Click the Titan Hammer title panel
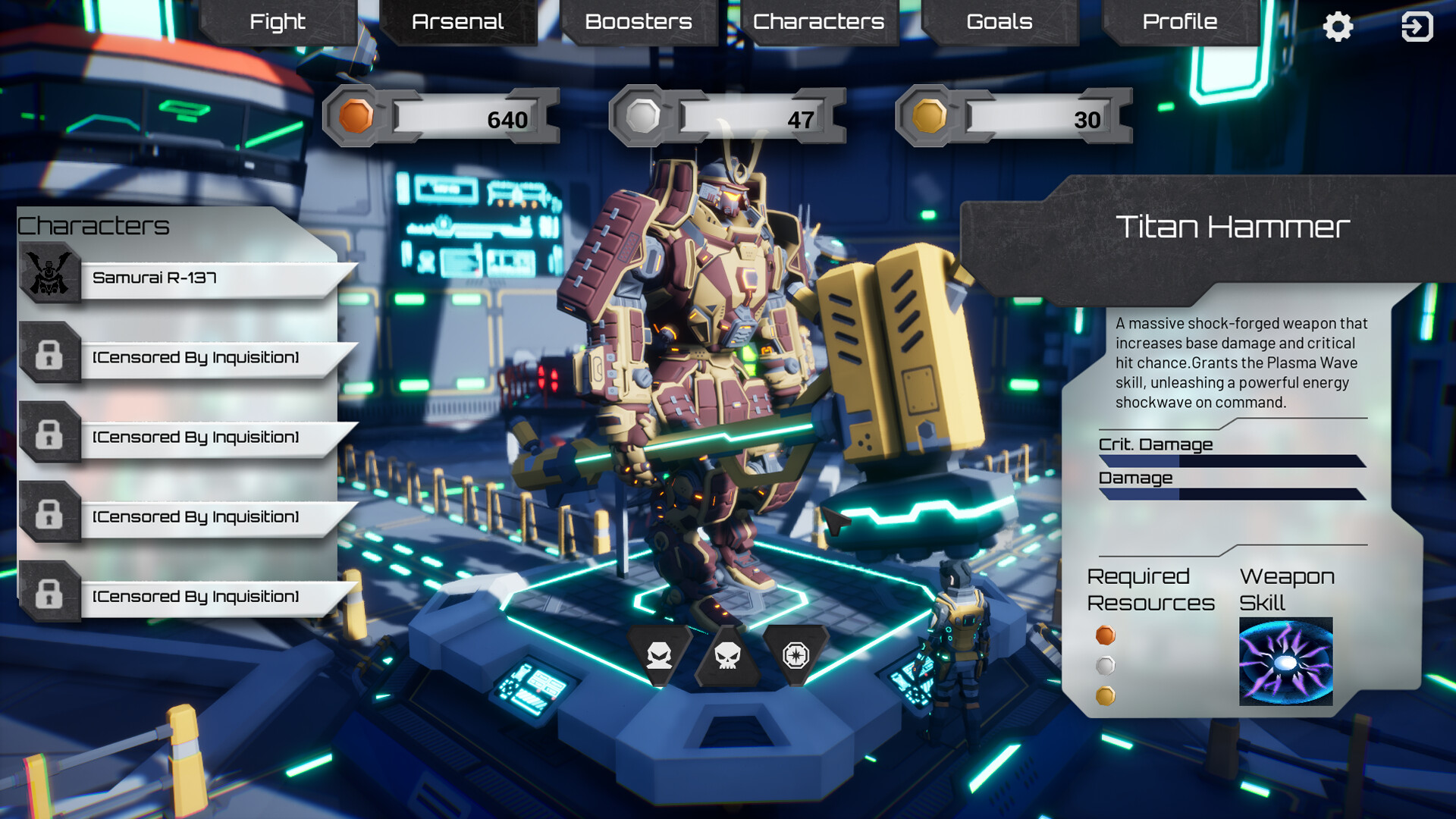 [1235, 225]
